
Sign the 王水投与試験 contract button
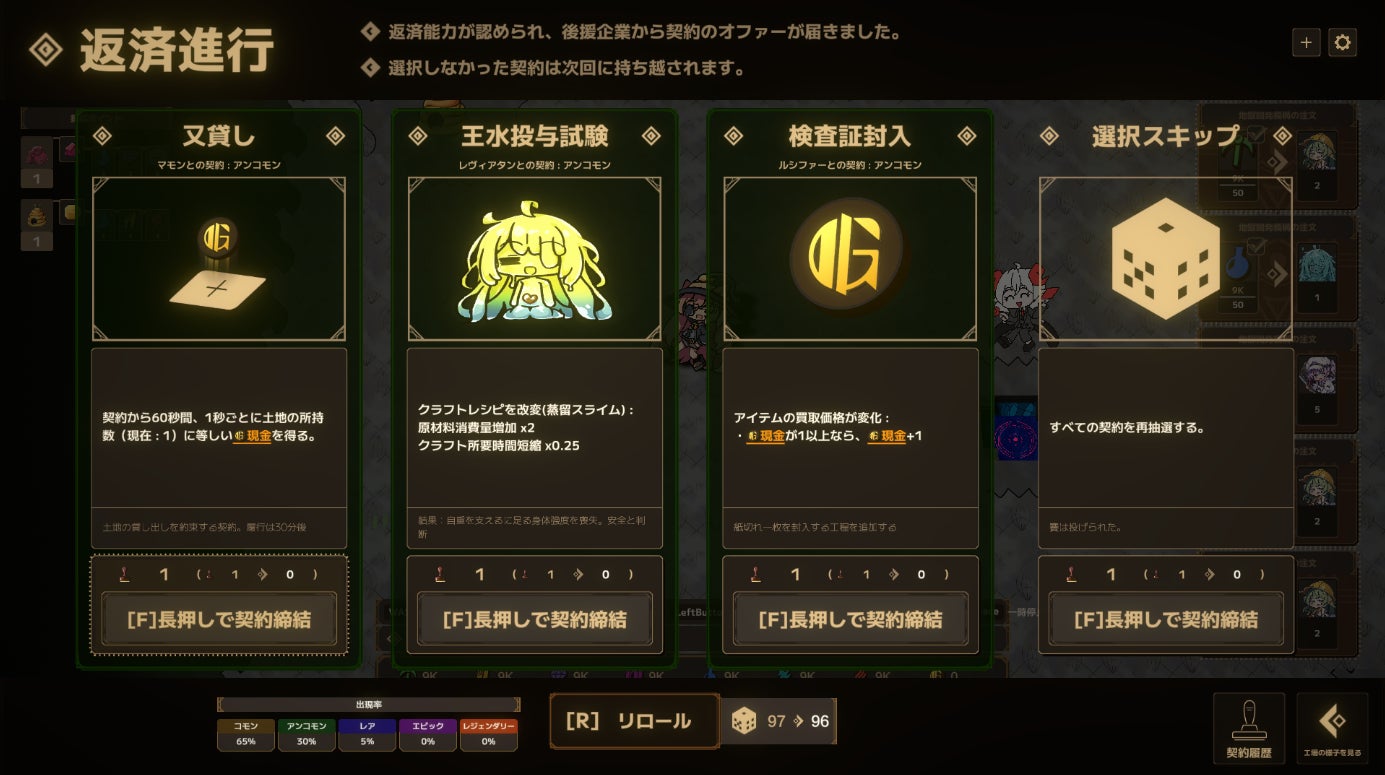point(534,620)
